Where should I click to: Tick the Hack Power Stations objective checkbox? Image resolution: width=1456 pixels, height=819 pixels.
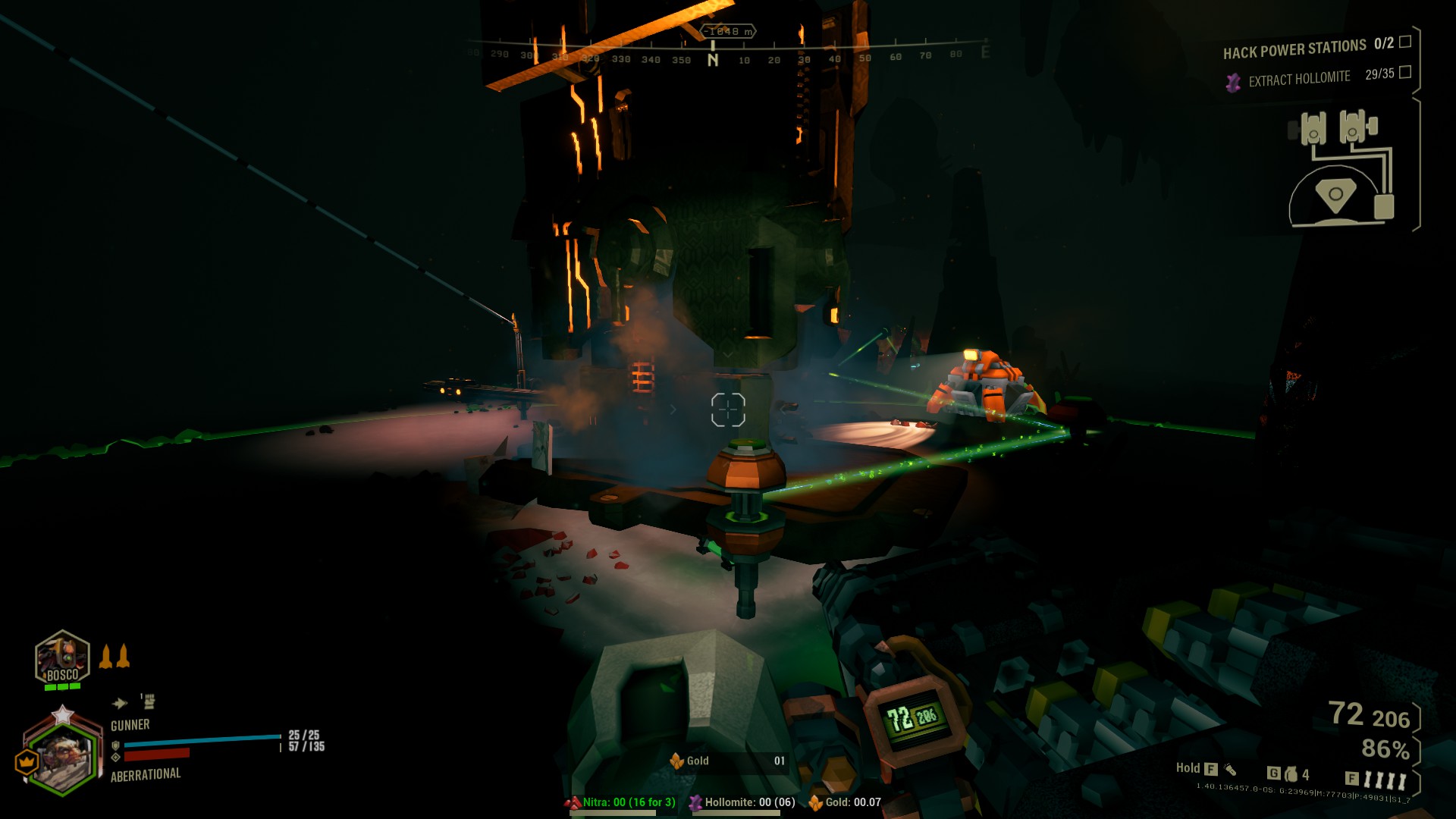coord(1405,42)
